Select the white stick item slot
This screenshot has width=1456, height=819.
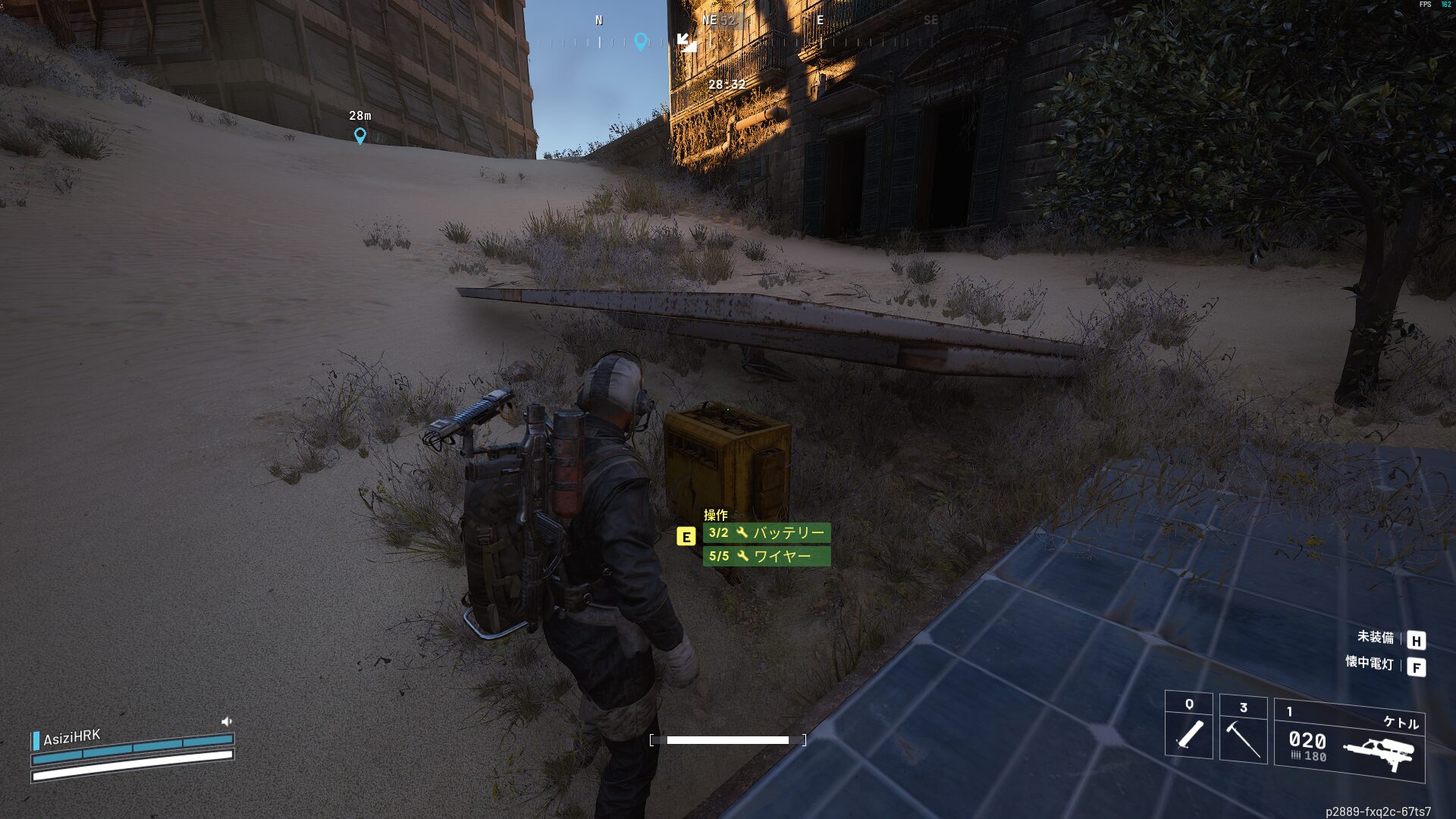1188,726
